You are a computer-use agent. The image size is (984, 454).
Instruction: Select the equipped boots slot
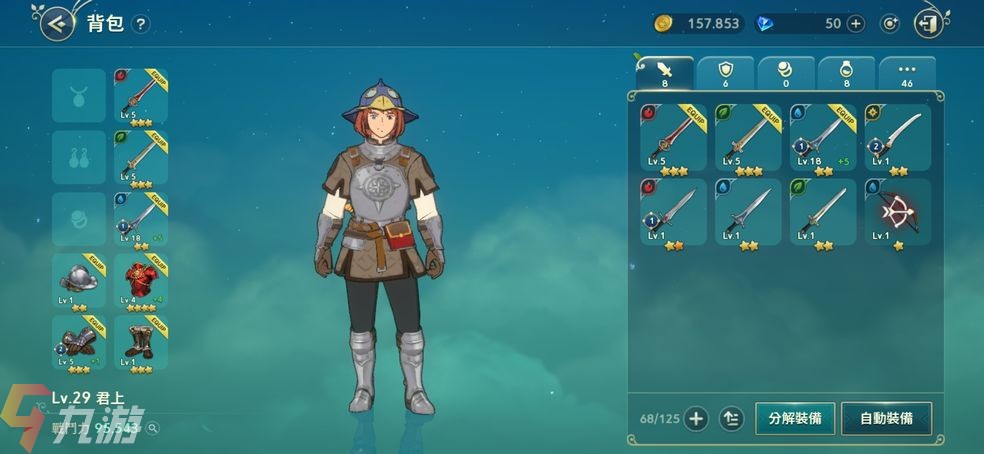pyautogui.click(x=141, y=343)
